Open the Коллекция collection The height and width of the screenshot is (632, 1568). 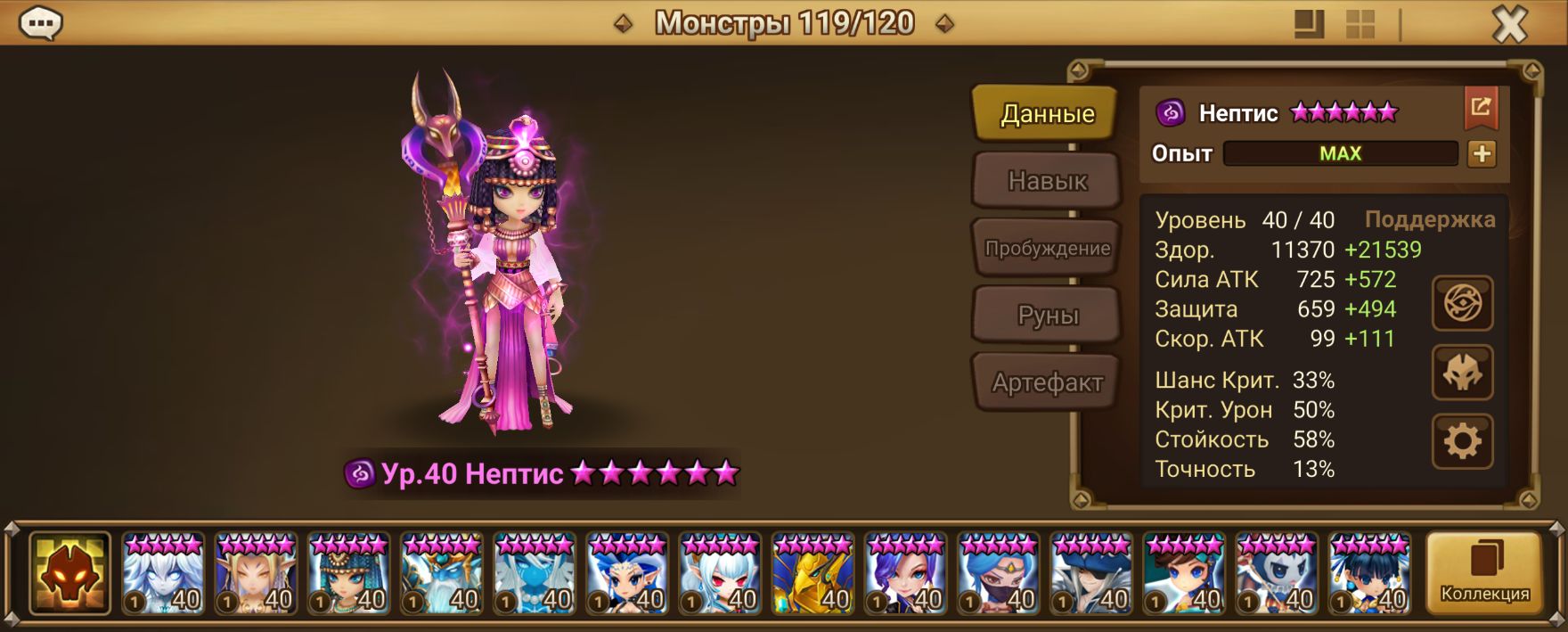1484,573
